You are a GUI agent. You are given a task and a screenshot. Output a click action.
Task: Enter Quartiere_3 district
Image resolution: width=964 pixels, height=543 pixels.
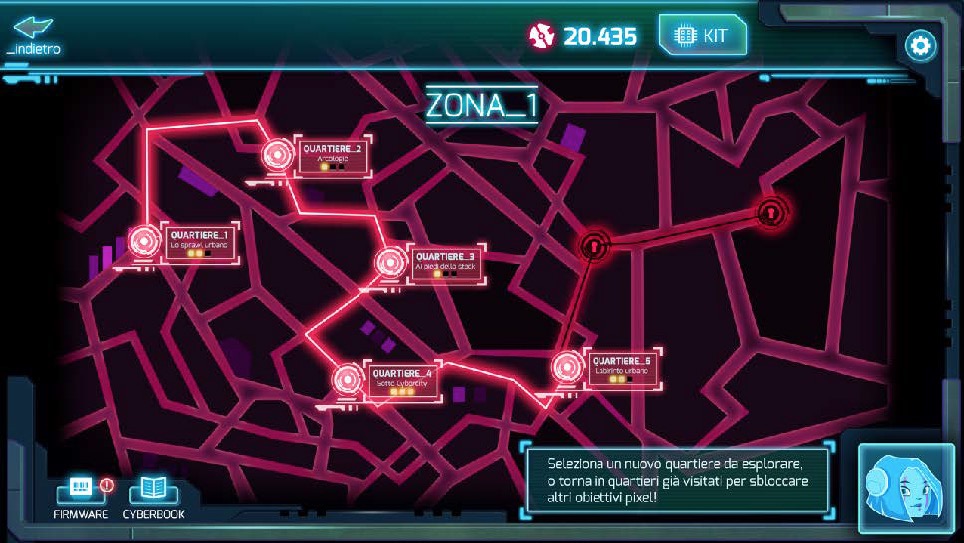[390, 263]
